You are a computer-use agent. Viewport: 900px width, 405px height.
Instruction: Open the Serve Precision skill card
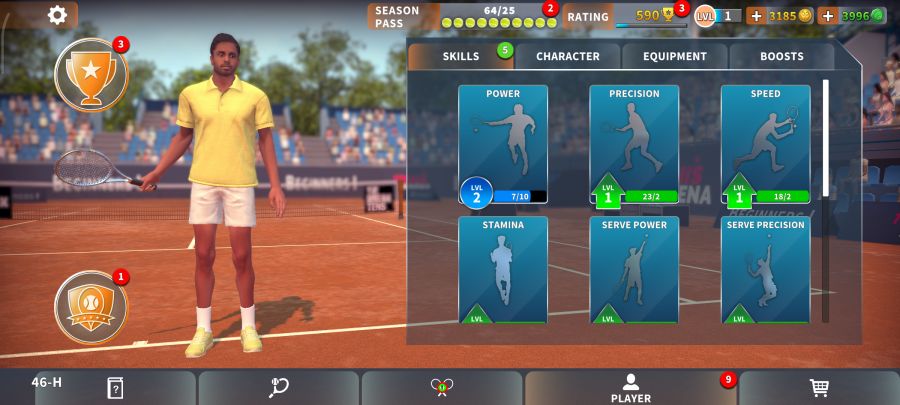765,270
